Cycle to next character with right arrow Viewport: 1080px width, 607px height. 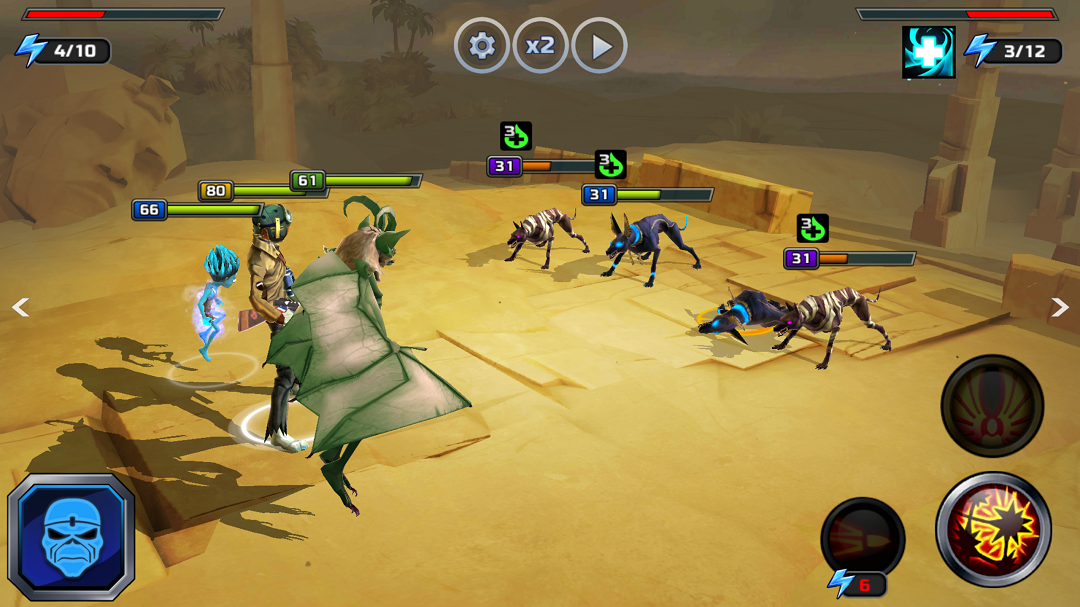pos(1060,307)
